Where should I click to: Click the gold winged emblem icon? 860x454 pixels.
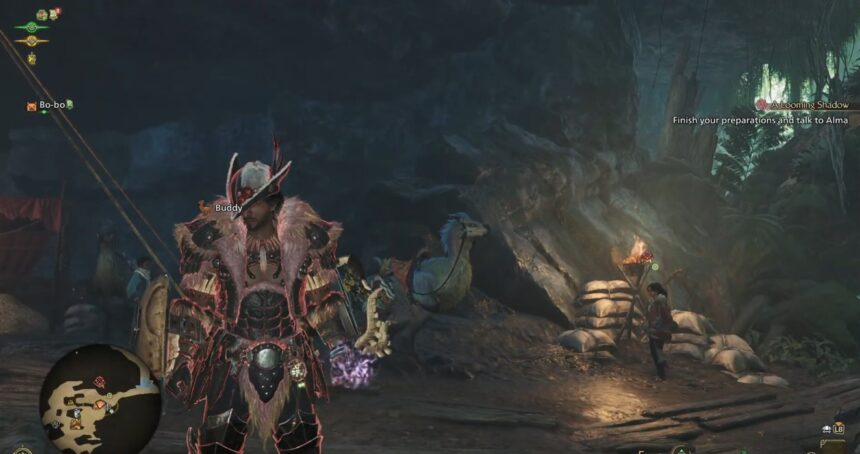32,42
